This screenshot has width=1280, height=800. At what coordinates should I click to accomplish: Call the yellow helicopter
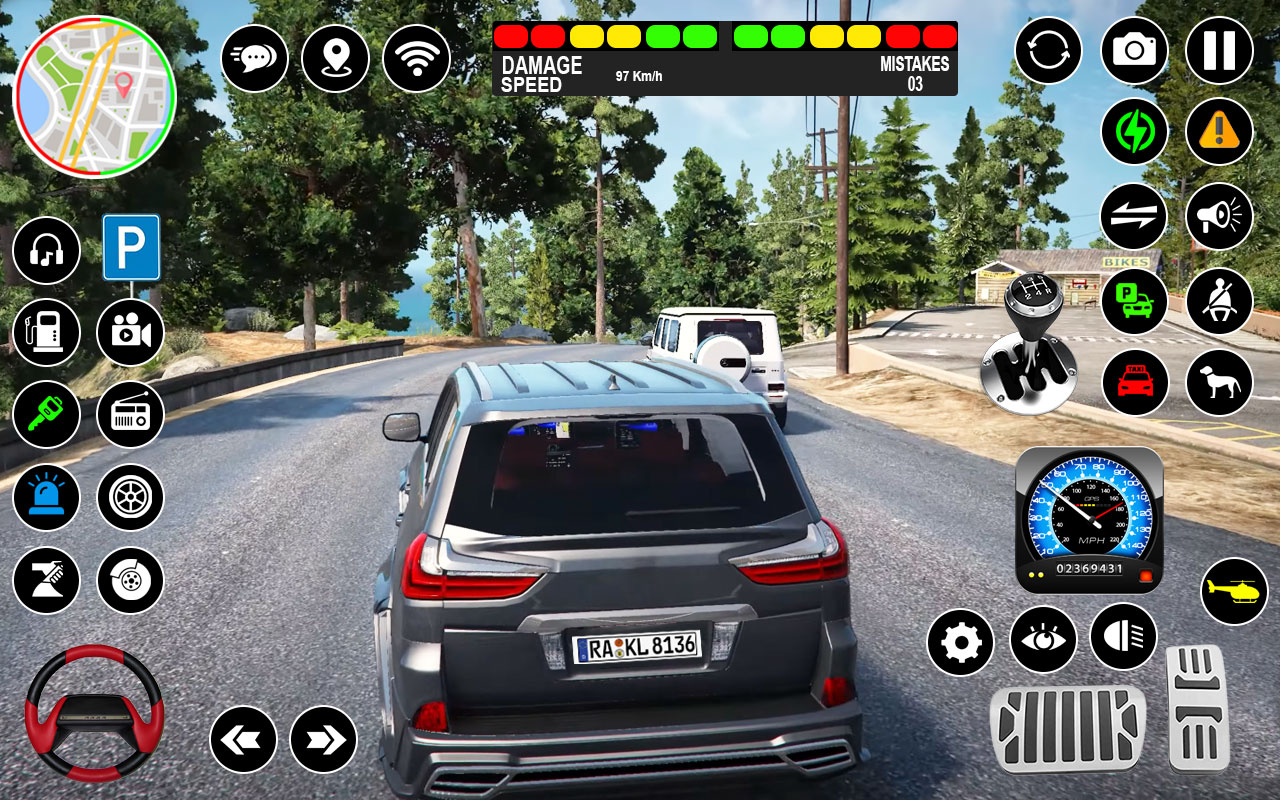coord(1234,591)
